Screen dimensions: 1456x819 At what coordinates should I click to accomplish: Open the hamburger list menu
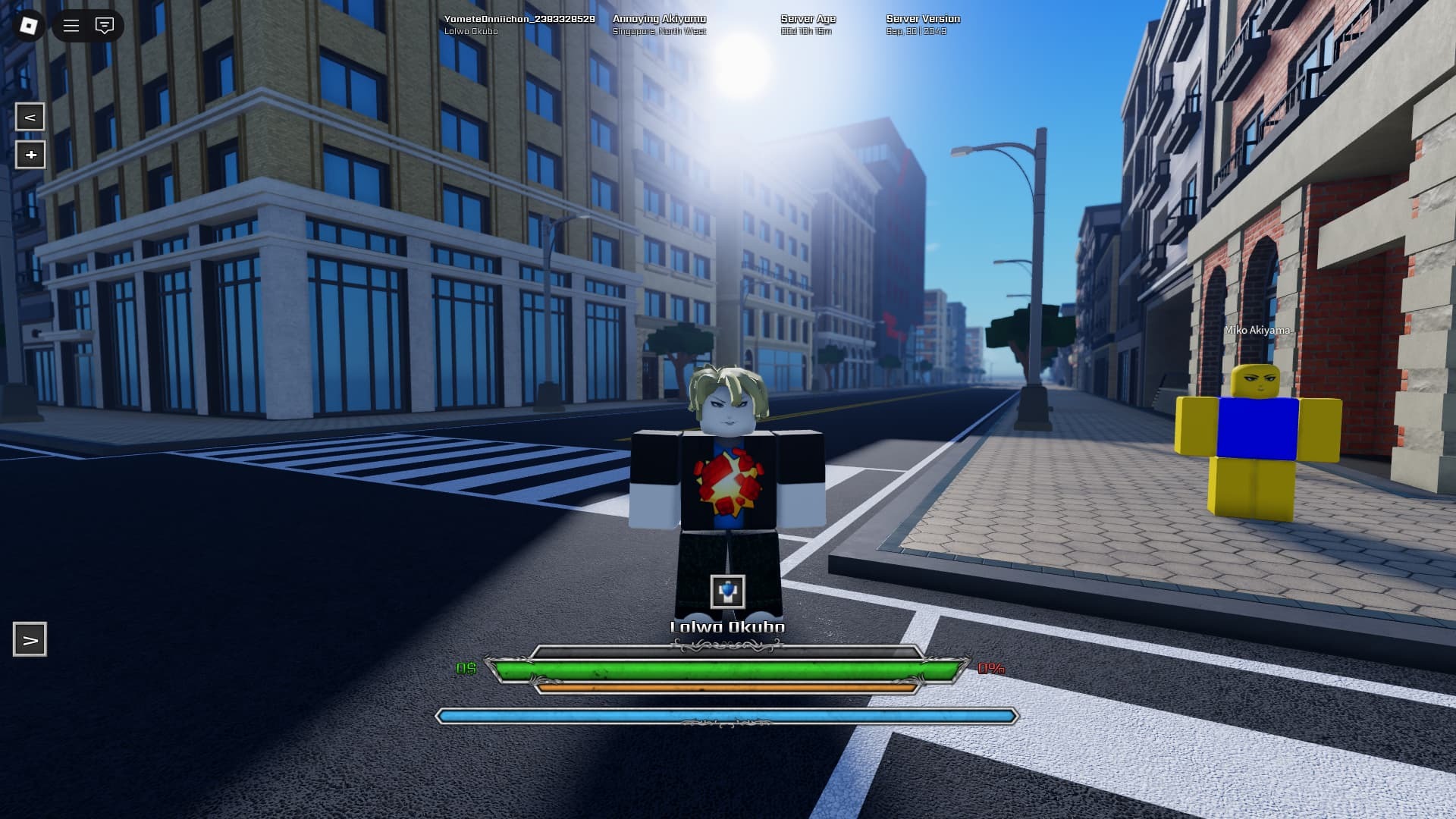tap(71, 26)
